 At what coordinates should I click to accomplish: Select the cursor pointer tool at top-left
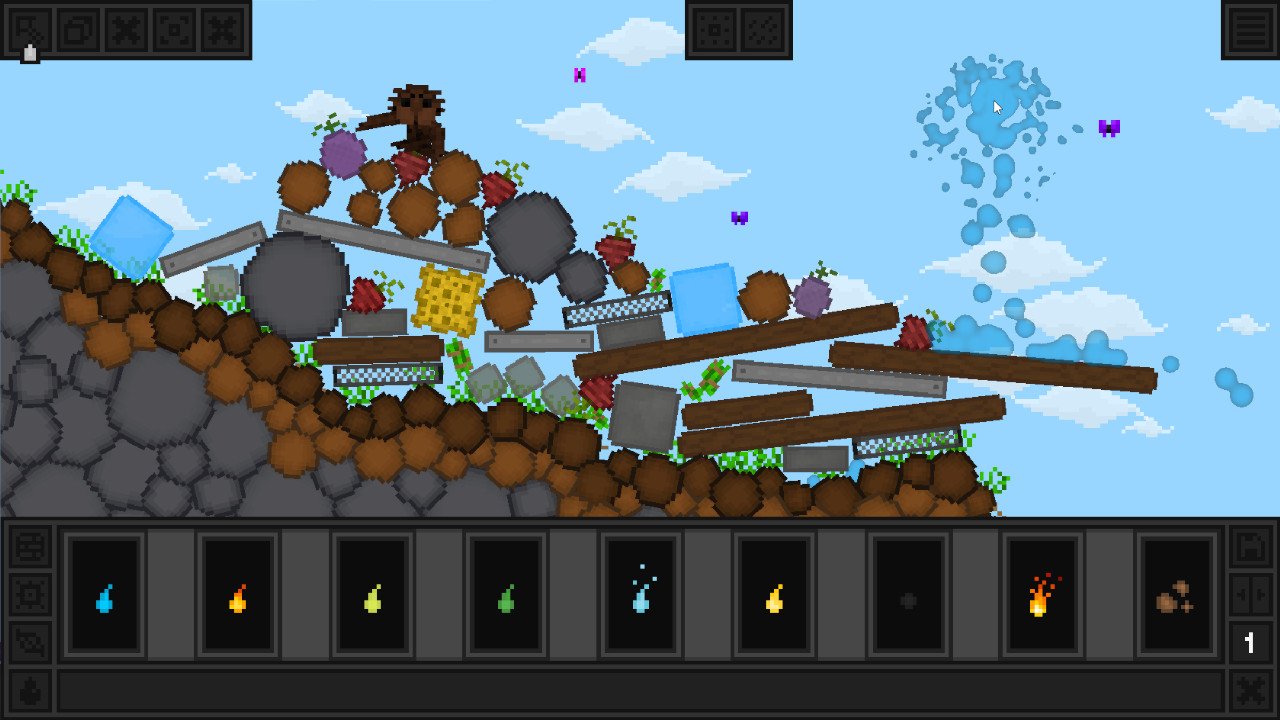(29, 30)
